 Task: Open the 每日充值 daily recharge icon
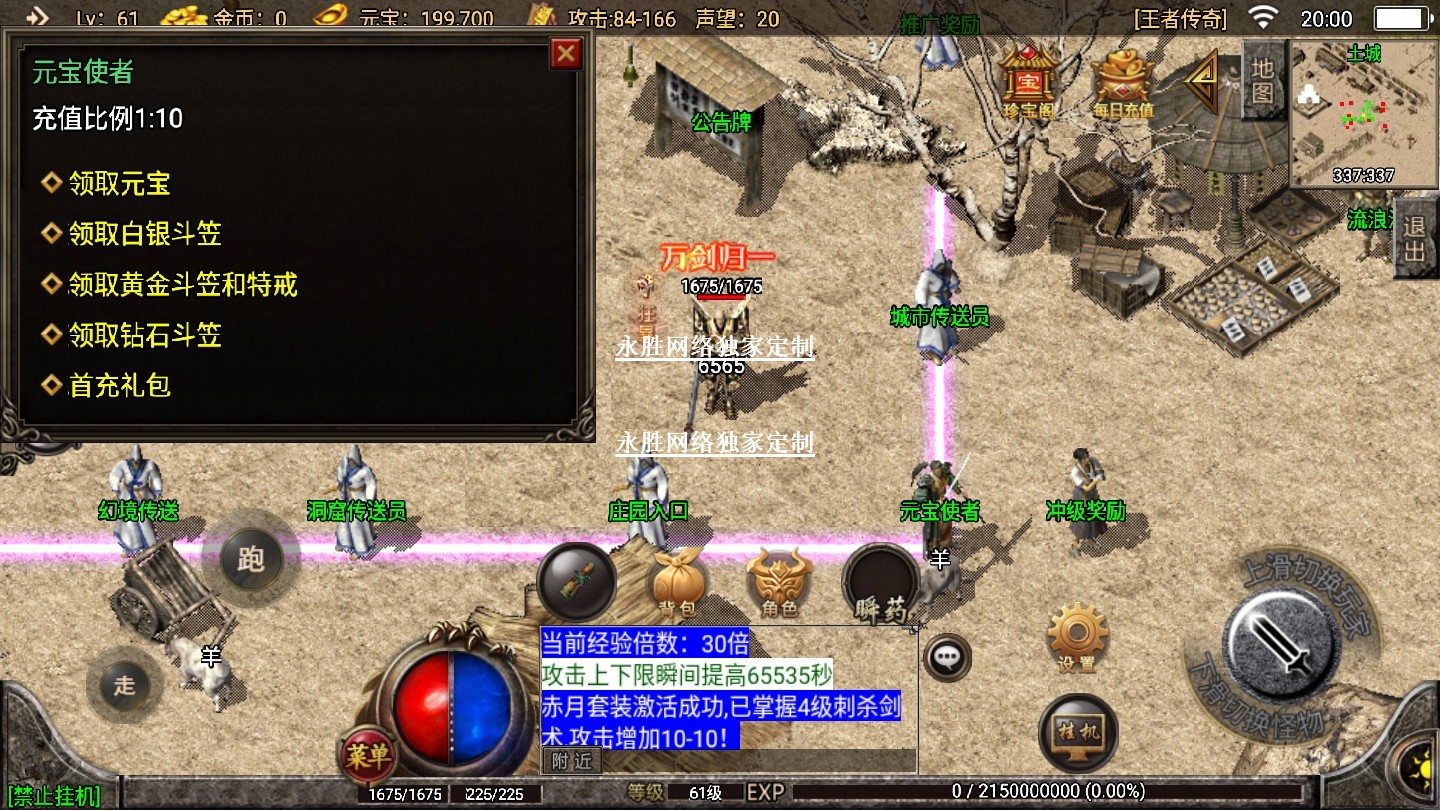click(1123, 80)
